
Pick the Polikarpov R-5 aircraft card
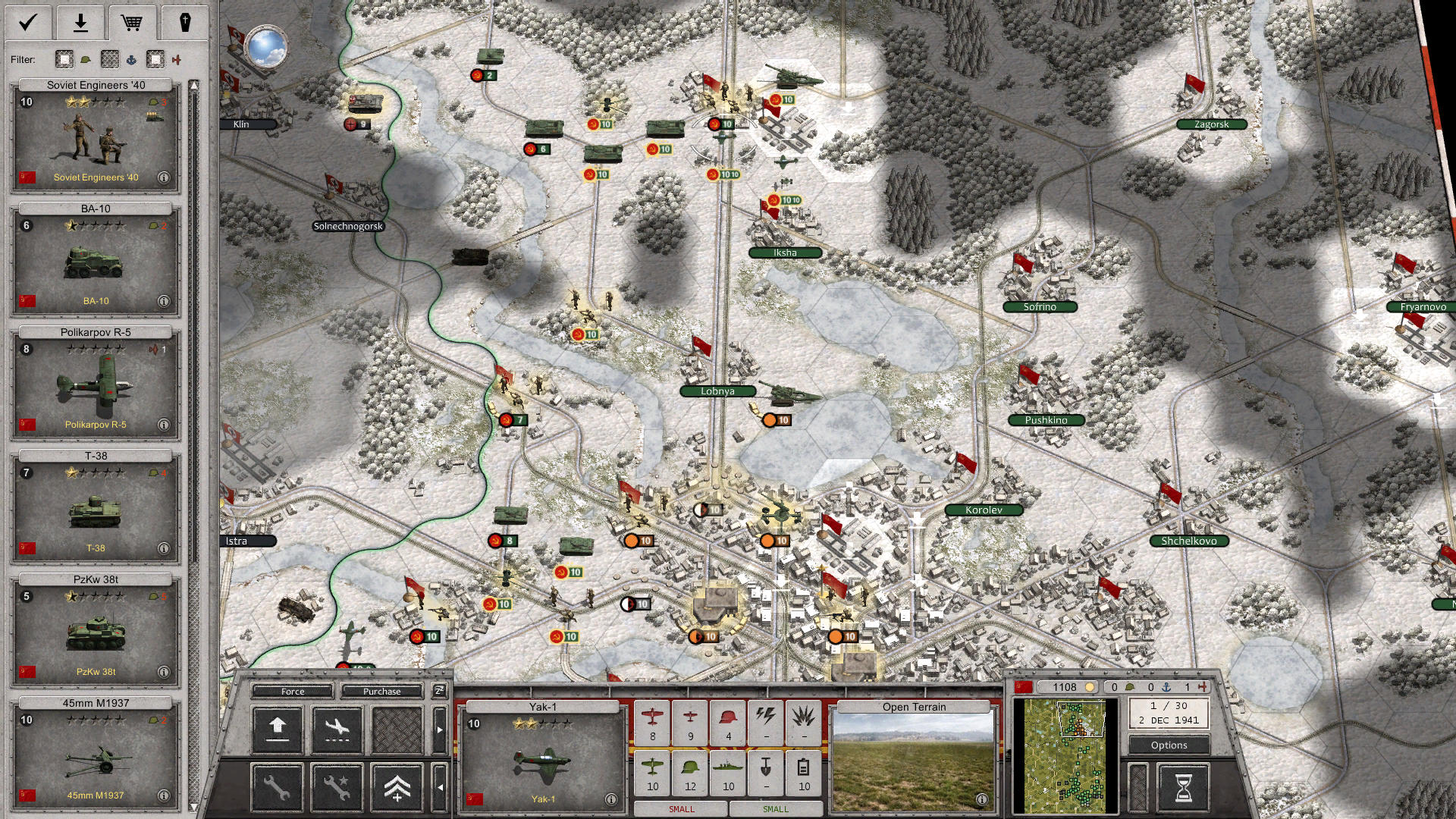tap(96, 384)
